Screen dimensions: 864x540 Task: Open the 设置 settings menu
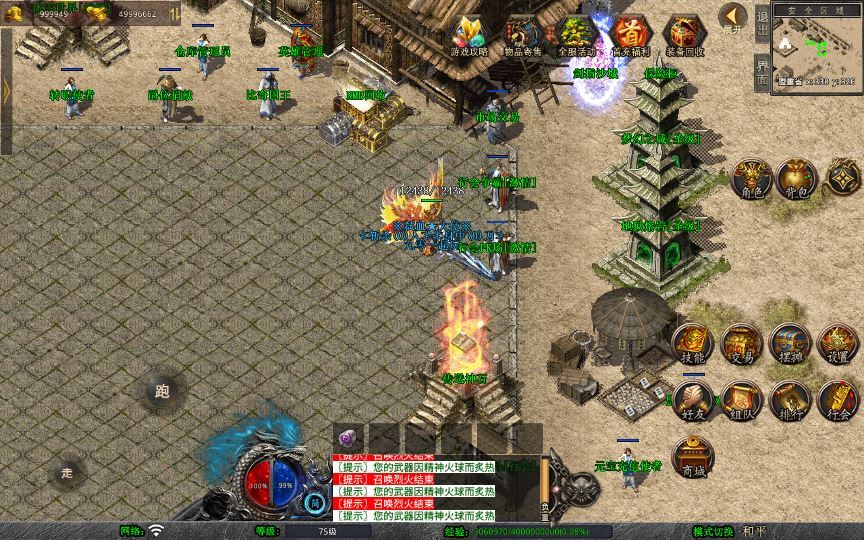(x=837, y=343)
